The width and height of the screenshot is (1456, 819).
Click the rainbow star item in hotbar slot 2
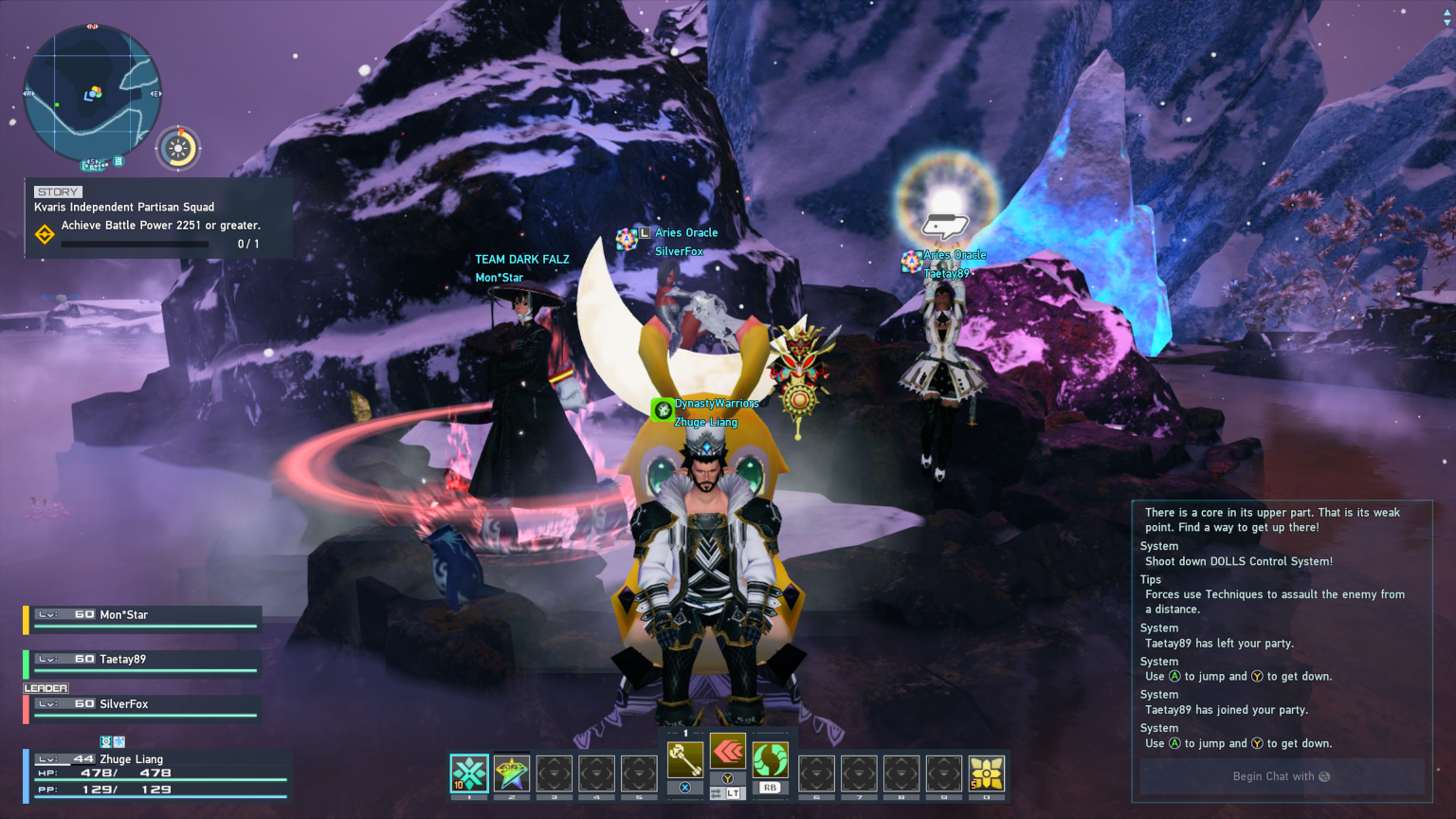511,774
